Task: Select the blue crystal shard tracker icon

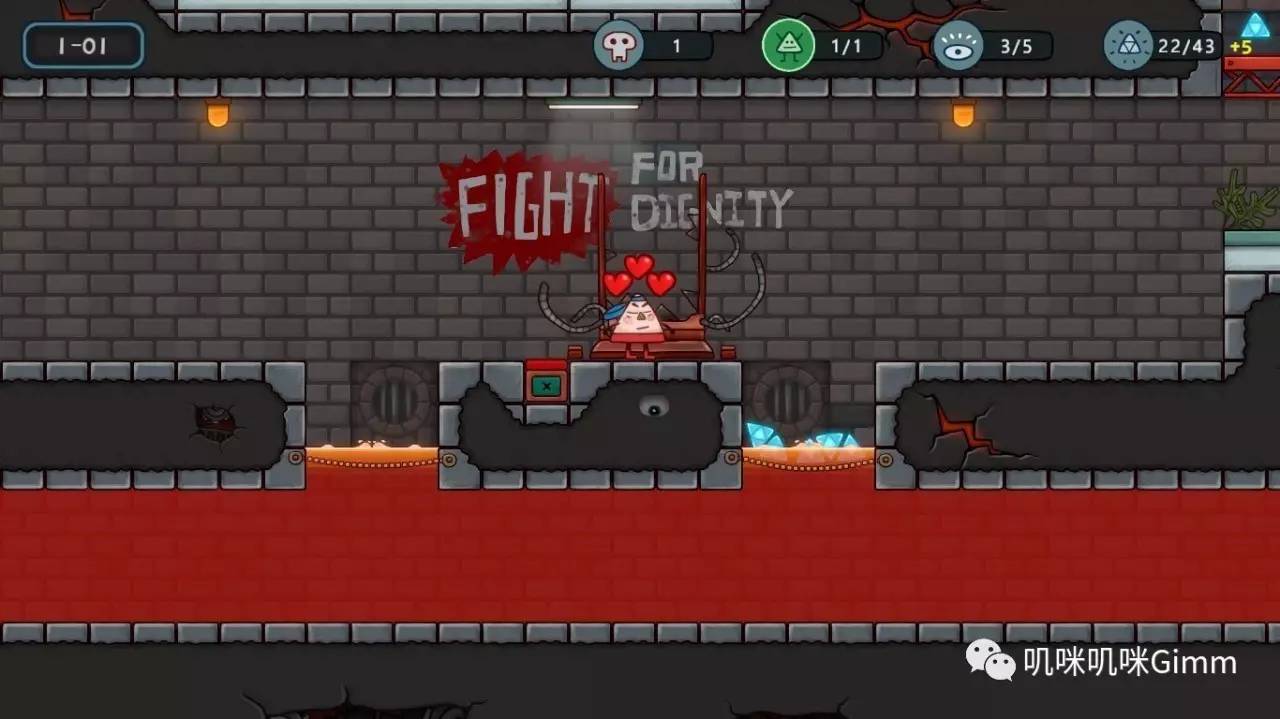Action: click(x=1128, y=46)
